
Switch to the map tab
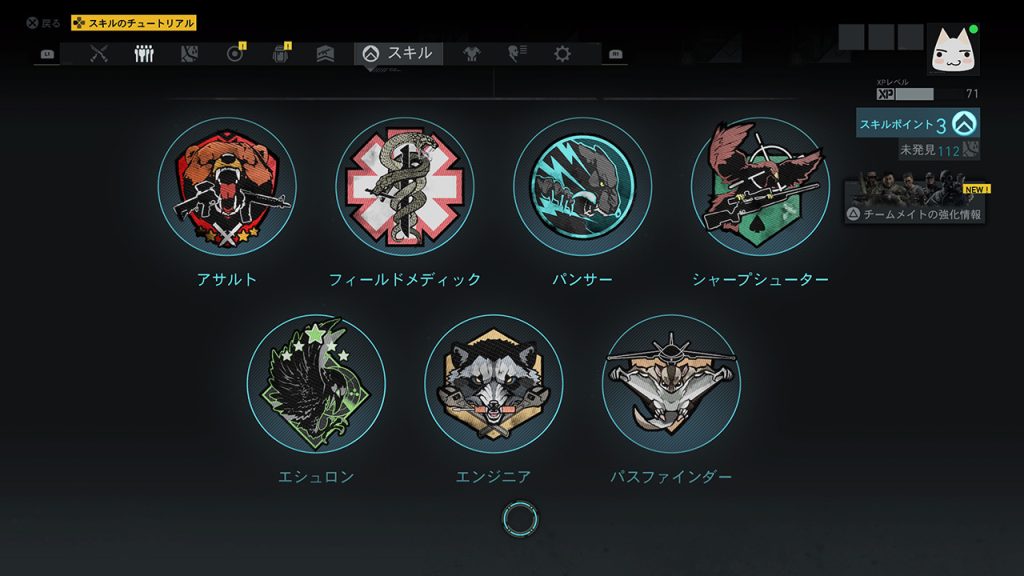(189, 54)
